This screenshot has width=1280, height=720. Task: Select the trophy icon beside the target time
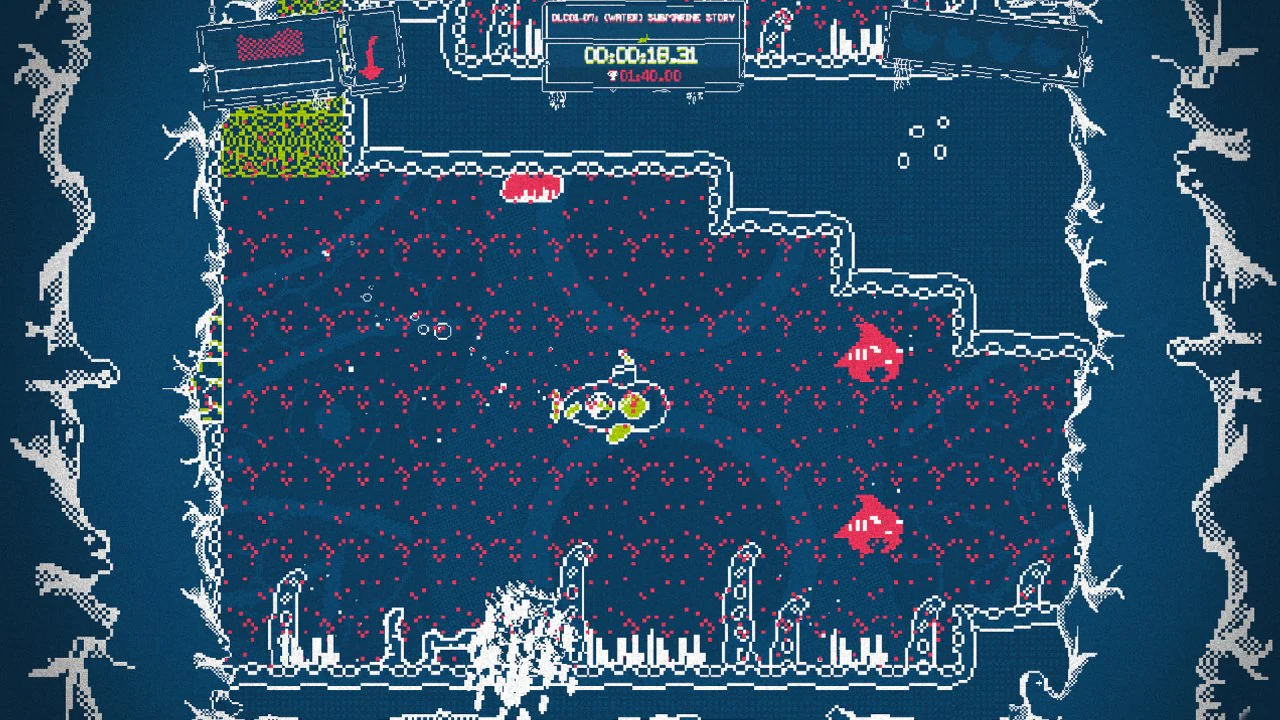613,73
